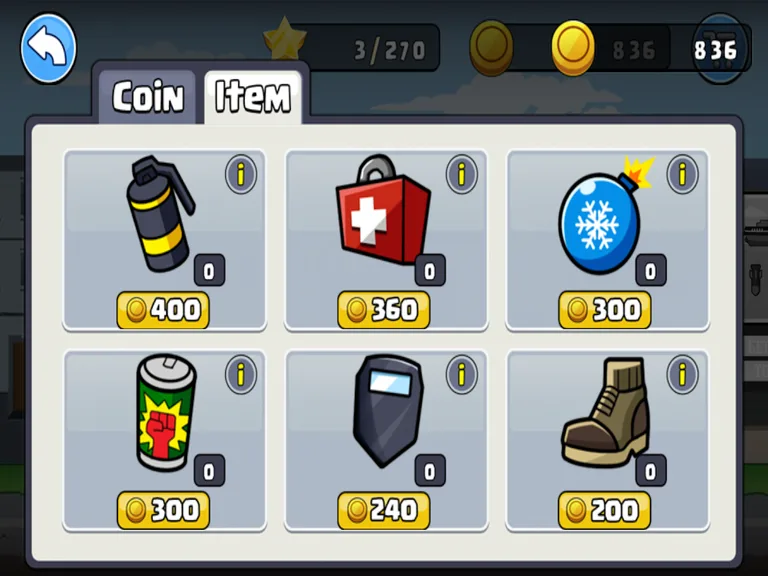The image size is (768, 576).
Task: Switch to the Coin tab
Action: click(x=148, y=97)
